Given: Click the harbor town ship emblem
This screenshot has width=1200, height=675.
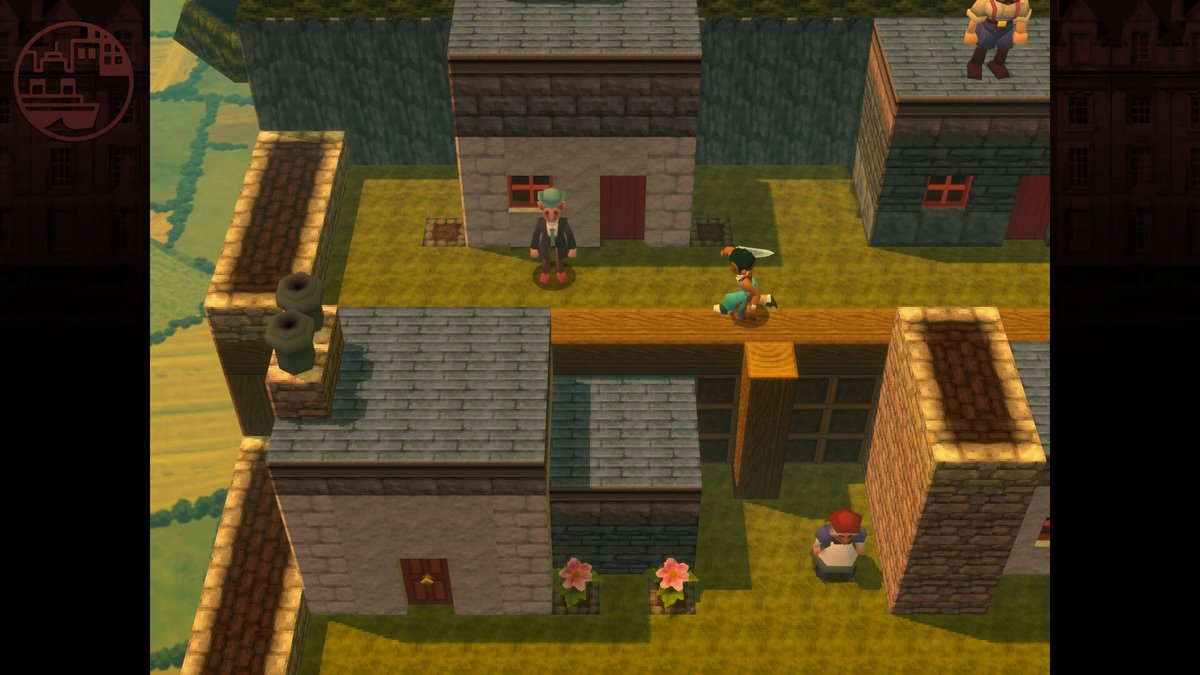Looking at the screenshot, I should point(74,81).
